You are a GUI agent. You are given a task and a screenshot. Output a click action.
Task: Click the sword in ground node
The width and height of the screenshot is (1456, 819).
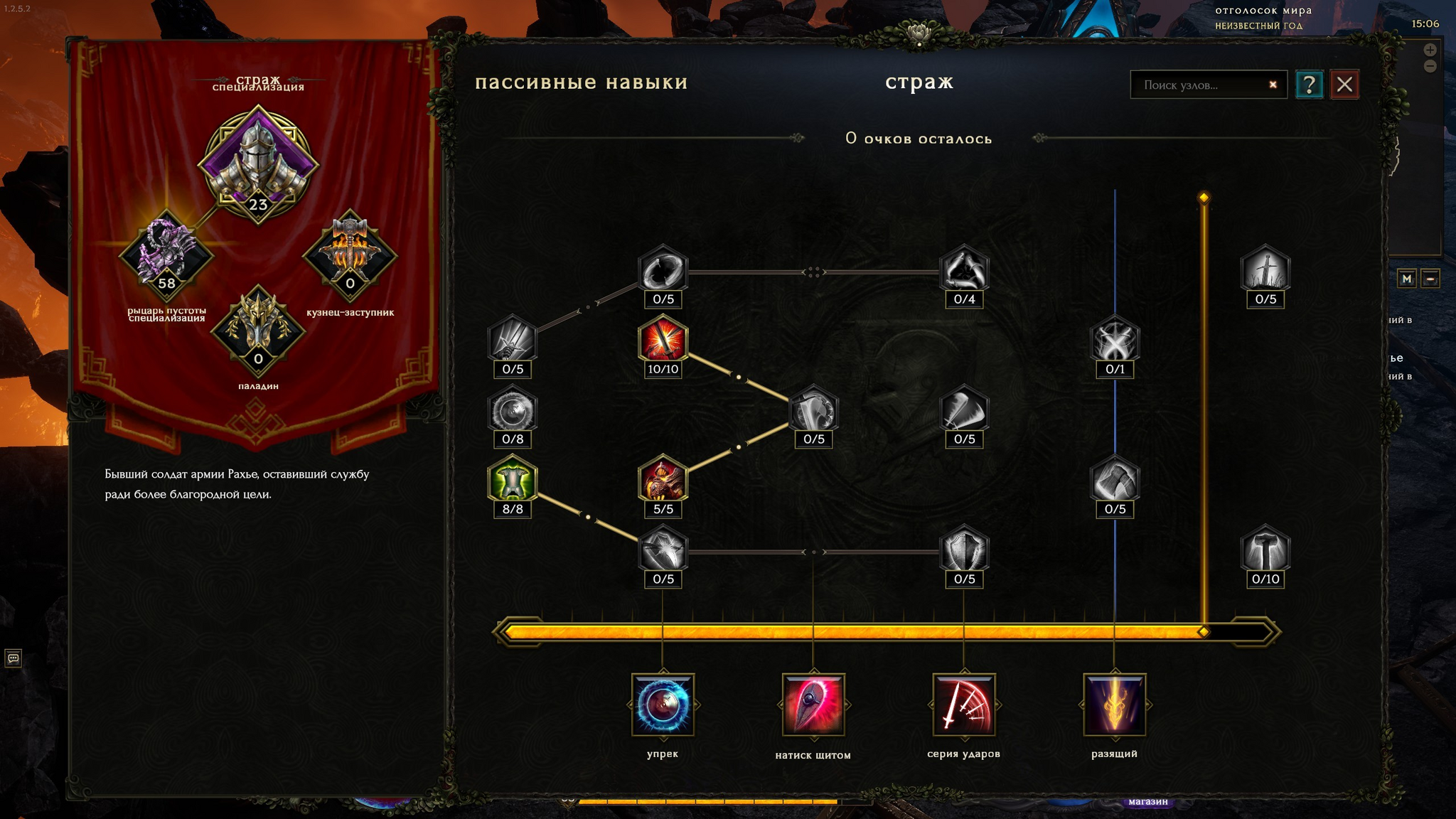[1265, 270]
